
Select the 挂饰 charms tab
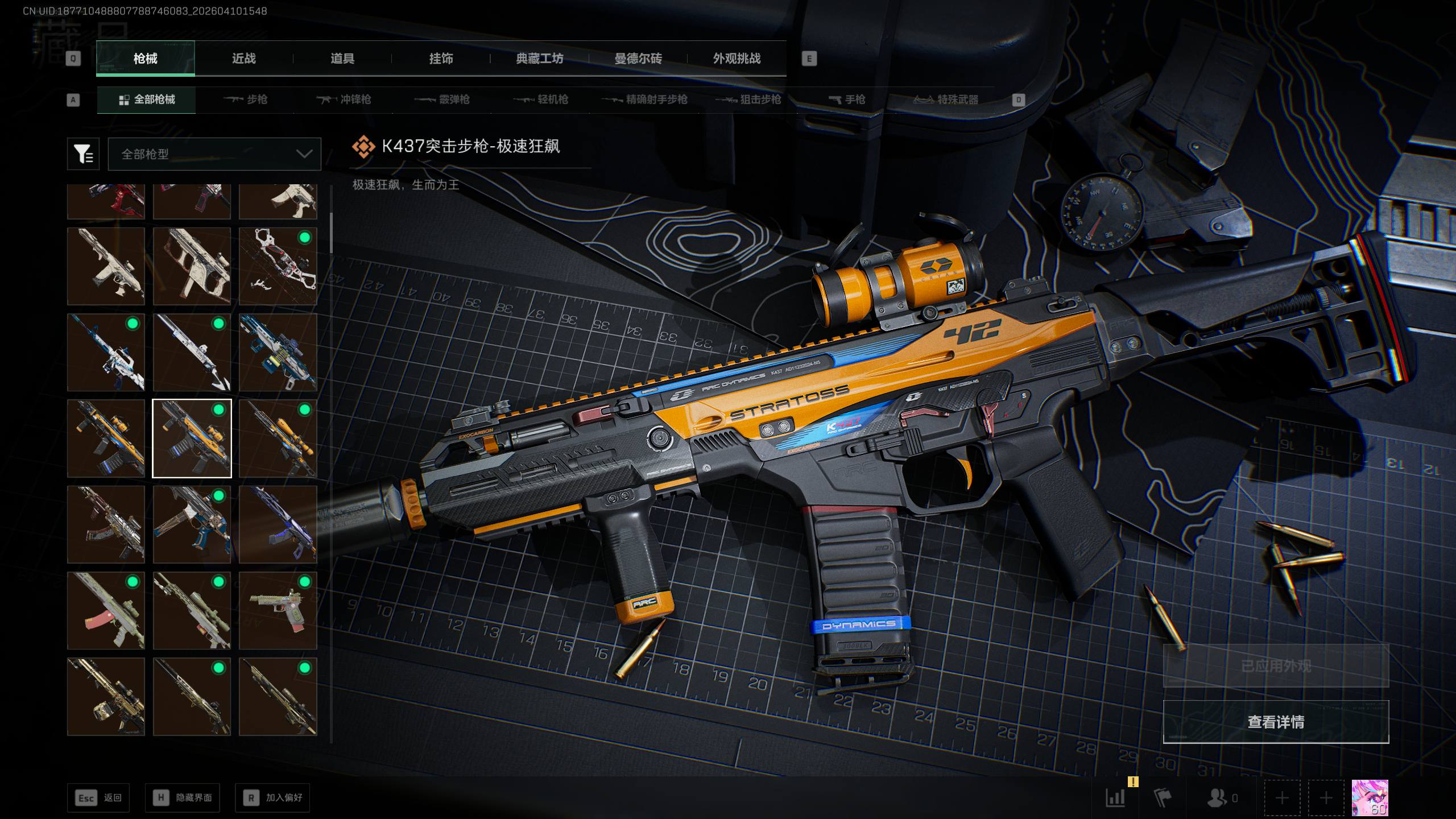441,59
